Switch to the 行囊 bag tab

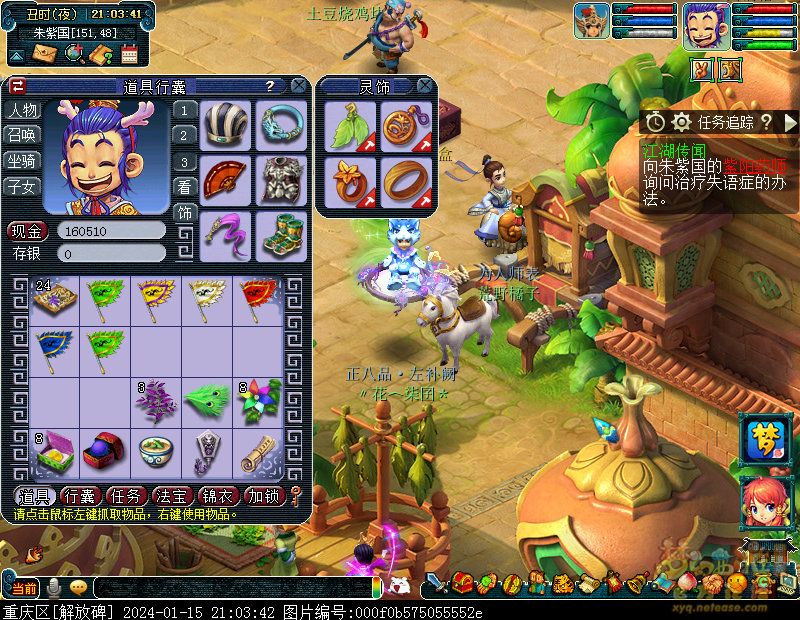tap(80, 496)
